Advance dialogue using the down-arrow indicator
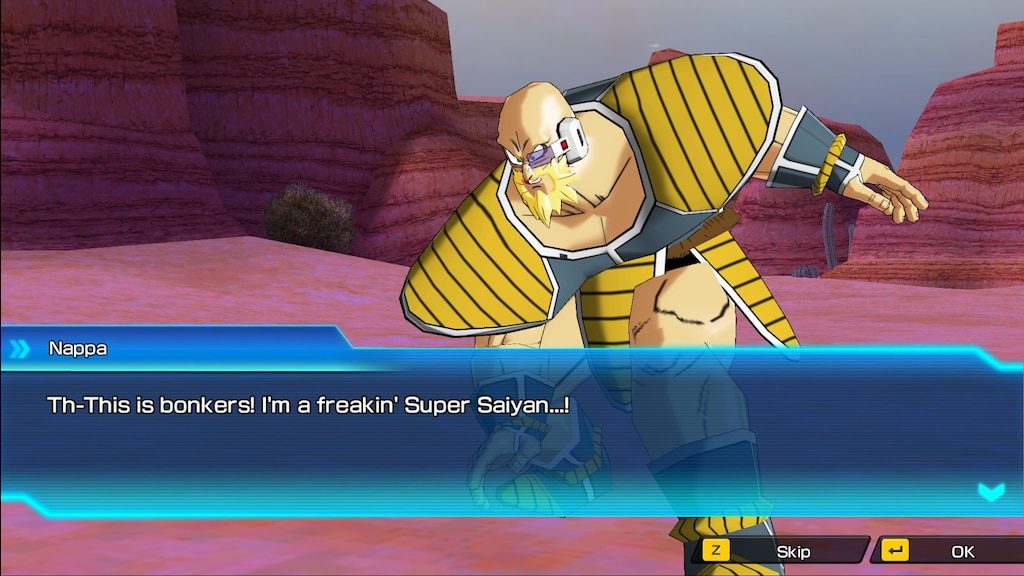The height and width of the screenshot is (576, 1024). point(990,490)
